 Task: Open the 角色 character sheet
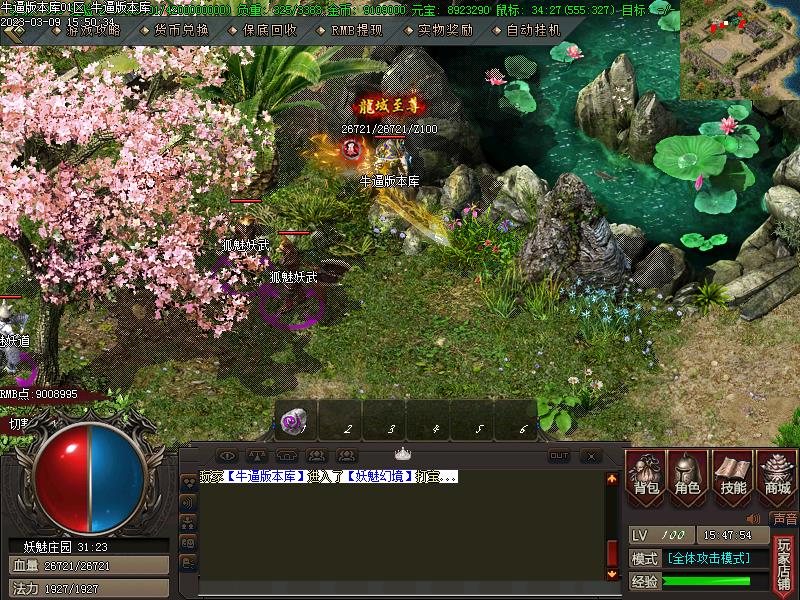[688, 474]
